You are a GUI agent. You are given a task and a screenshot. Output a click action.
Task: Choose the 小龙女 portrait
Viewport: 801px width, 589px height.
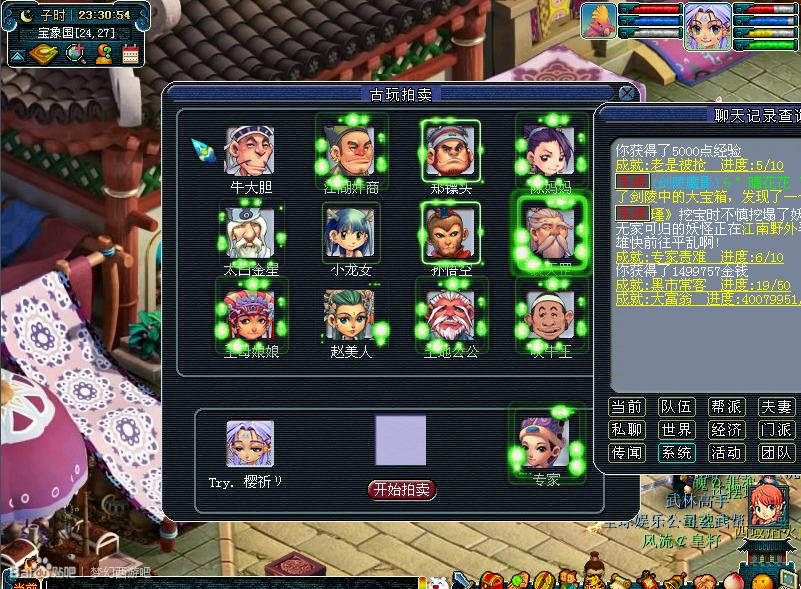(x=350, y=232)
